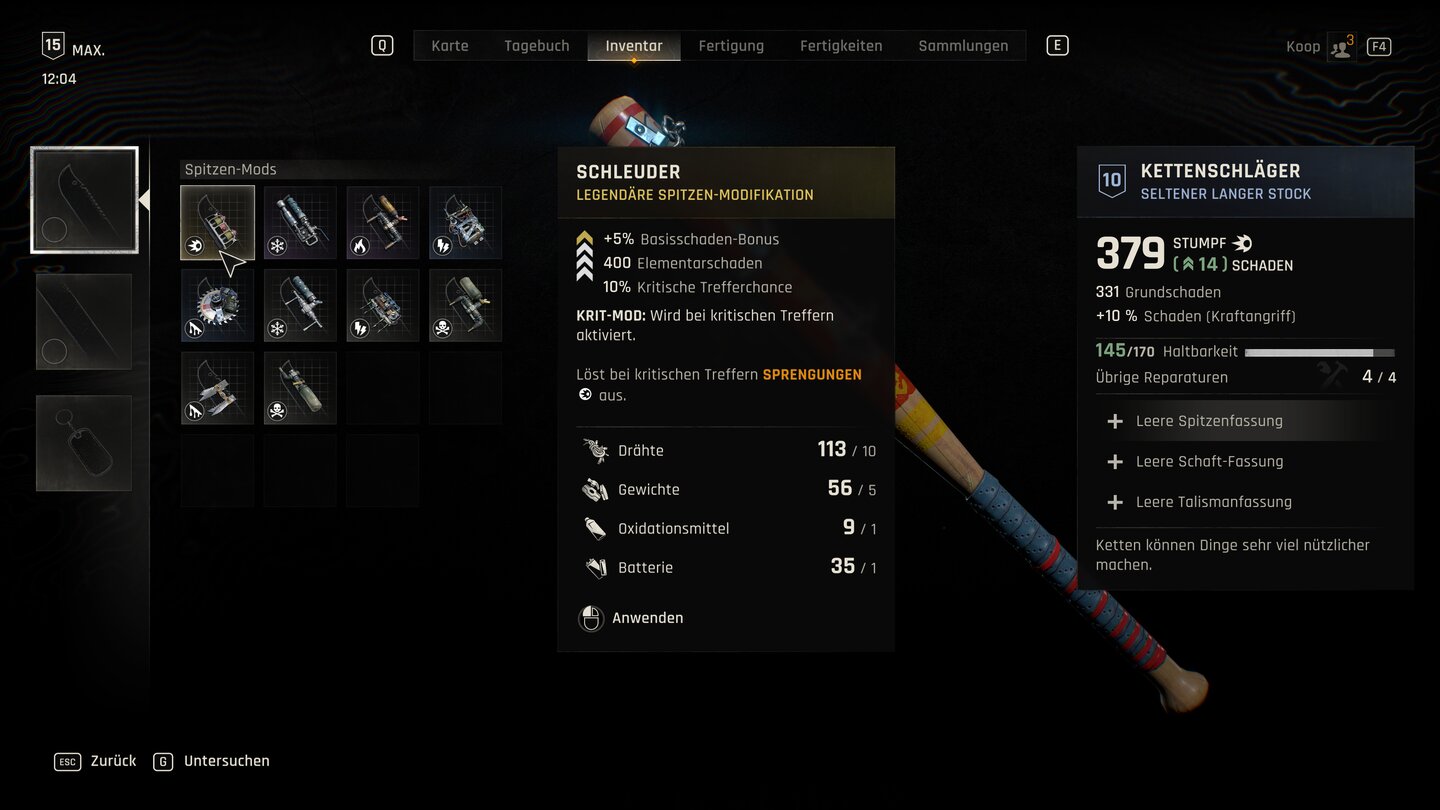Show the Sammlungen tab
Screen dimensions: 1440x810
click(962, 46)
